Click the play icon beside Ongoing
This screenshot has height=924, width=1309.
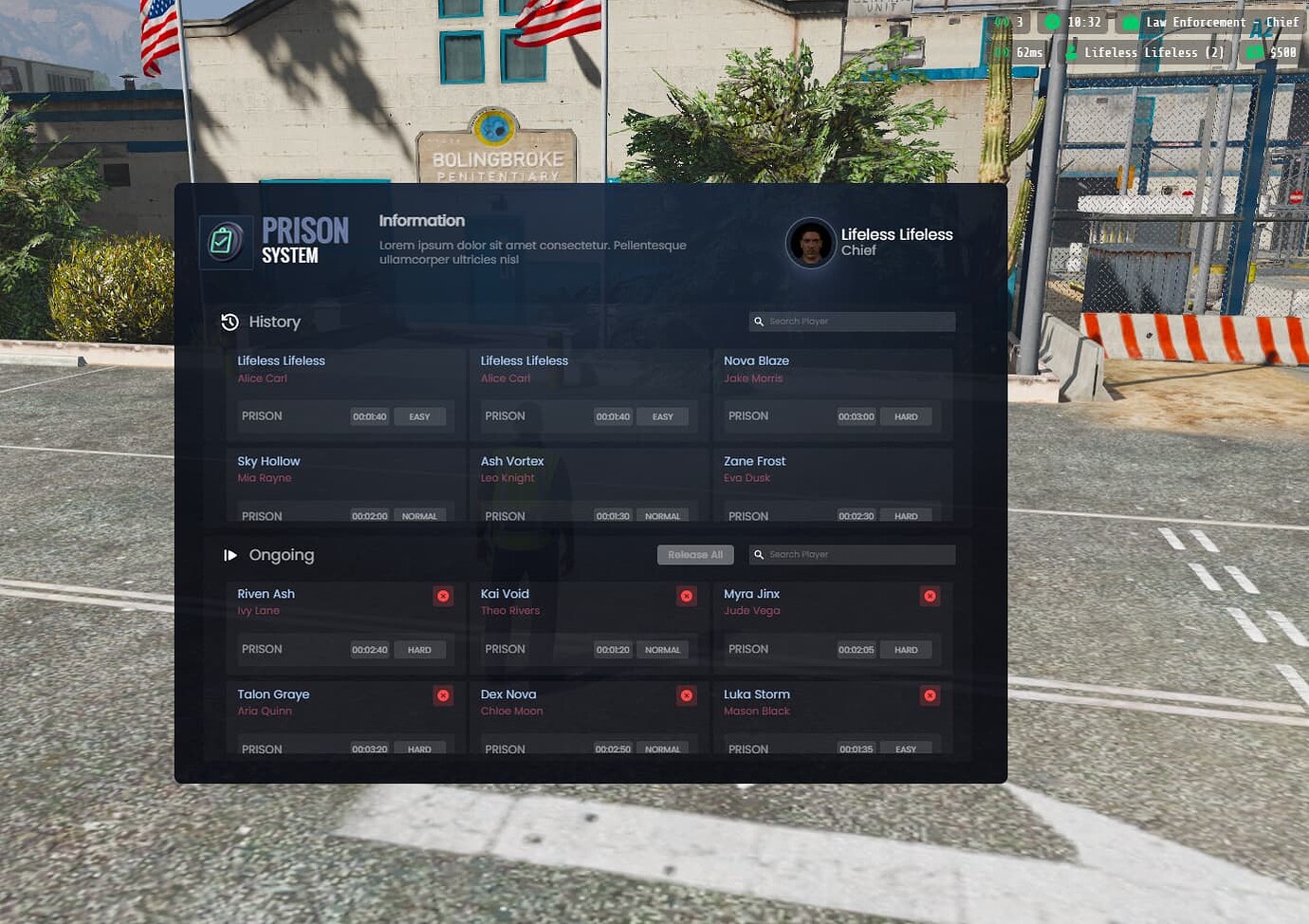point(230,555)
